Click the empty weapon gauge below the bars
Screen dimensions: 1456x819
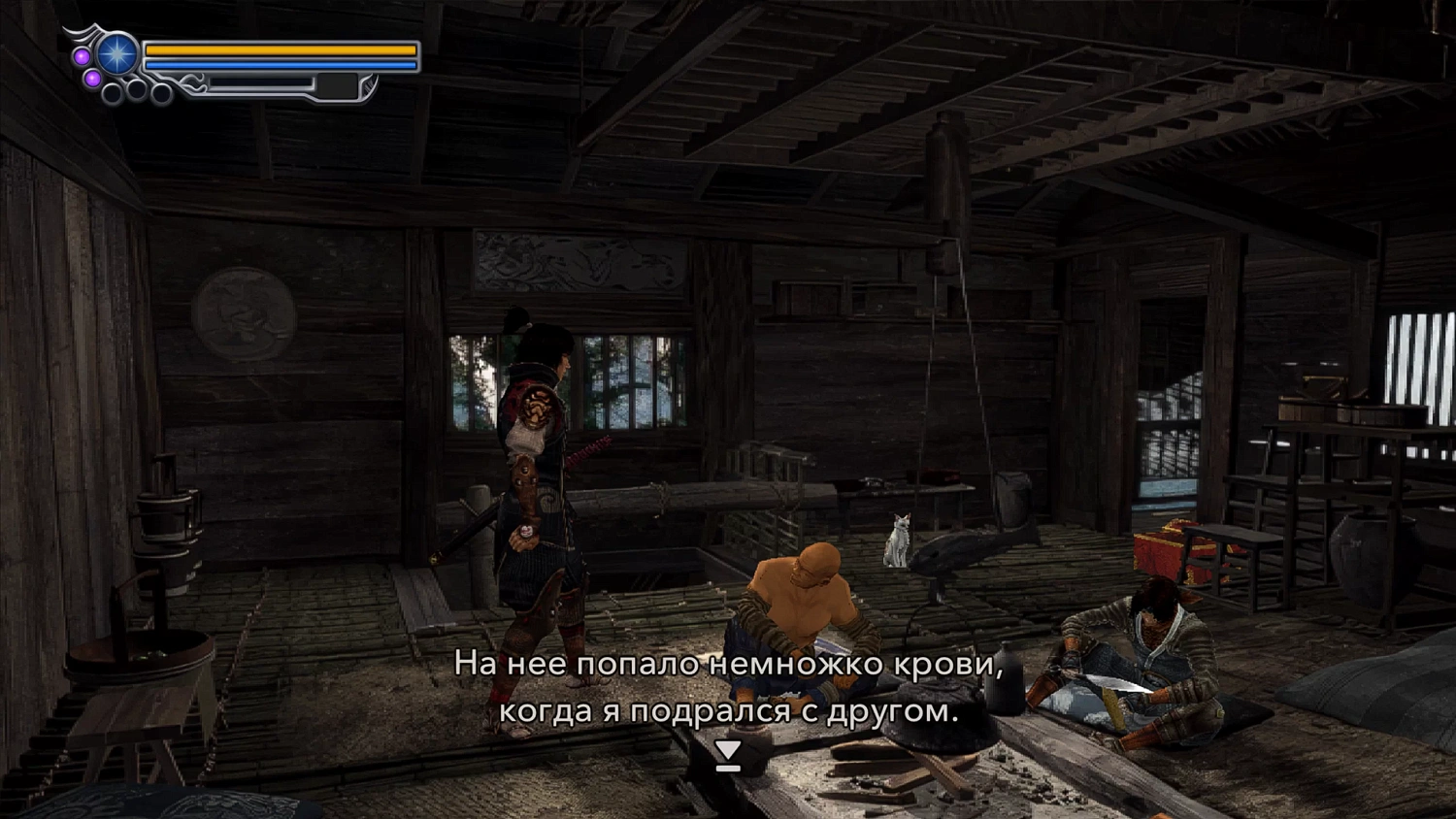pos(262,82)
